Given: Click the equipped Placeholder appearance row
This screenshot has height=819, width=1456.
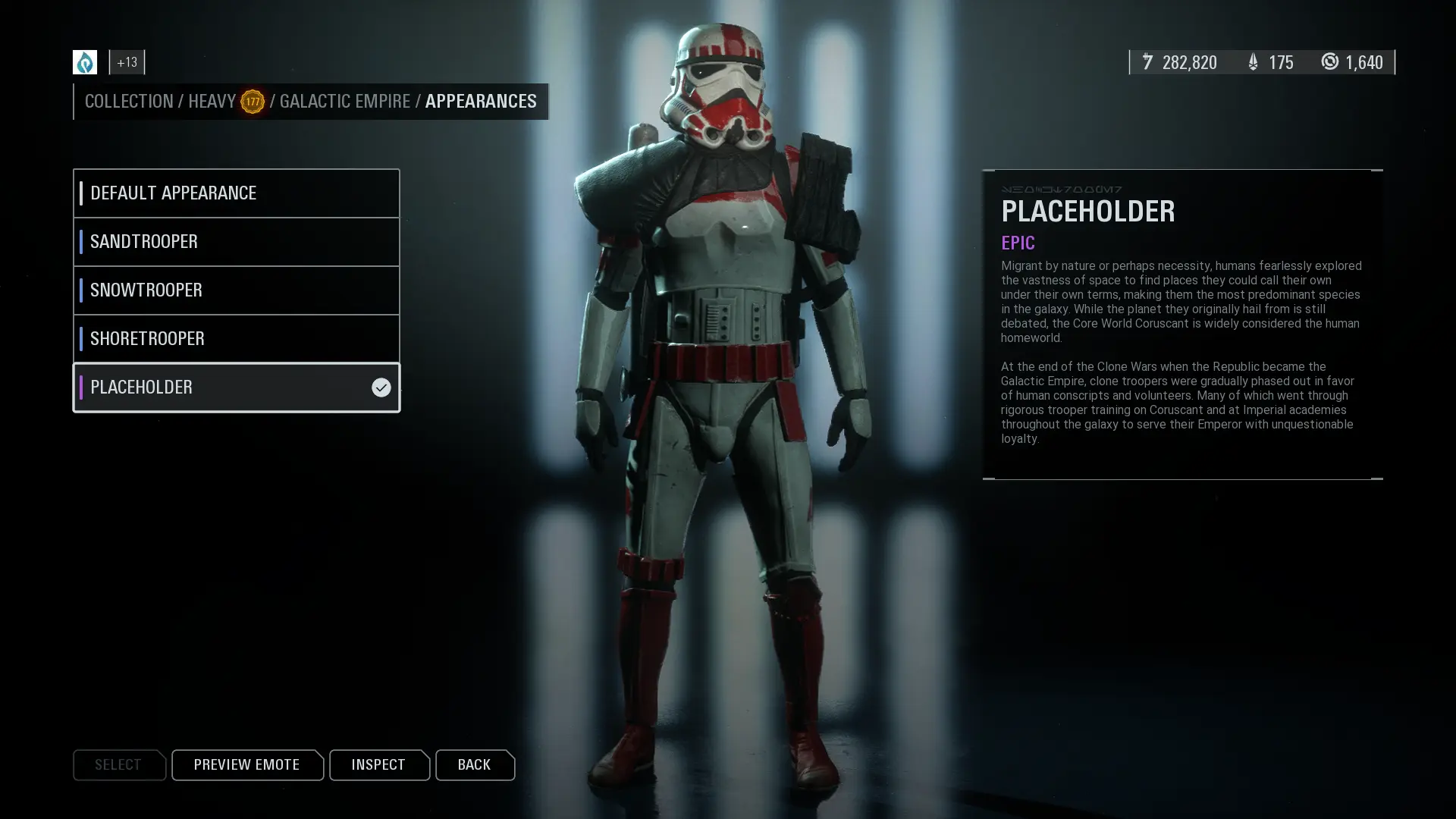Looking at the screenshot, I should point(236,388).
